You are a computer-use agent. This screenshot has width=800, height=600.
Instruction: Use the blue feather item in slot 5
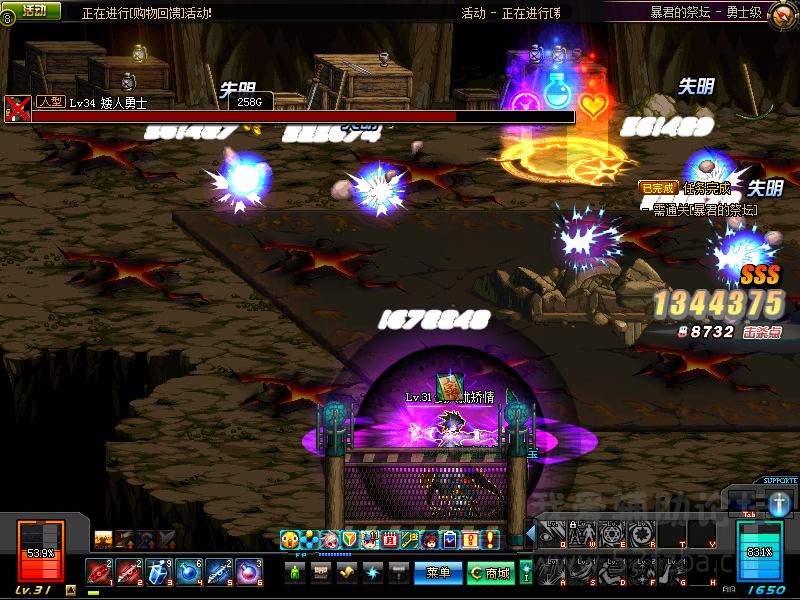pyautogui.click(x=220, y=572)
